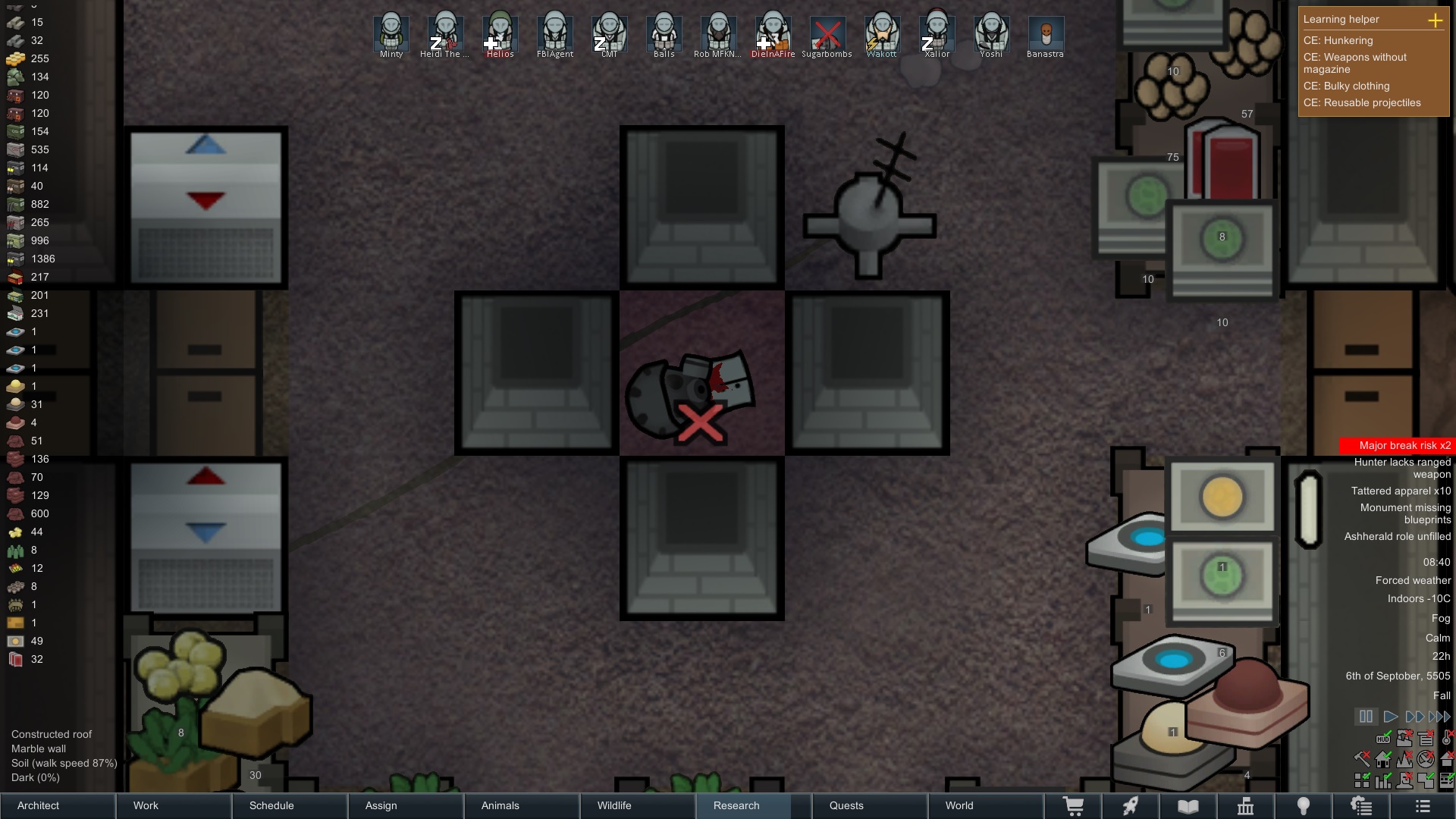View the Quests tab

pyautogui.click(x=870, y=805)
